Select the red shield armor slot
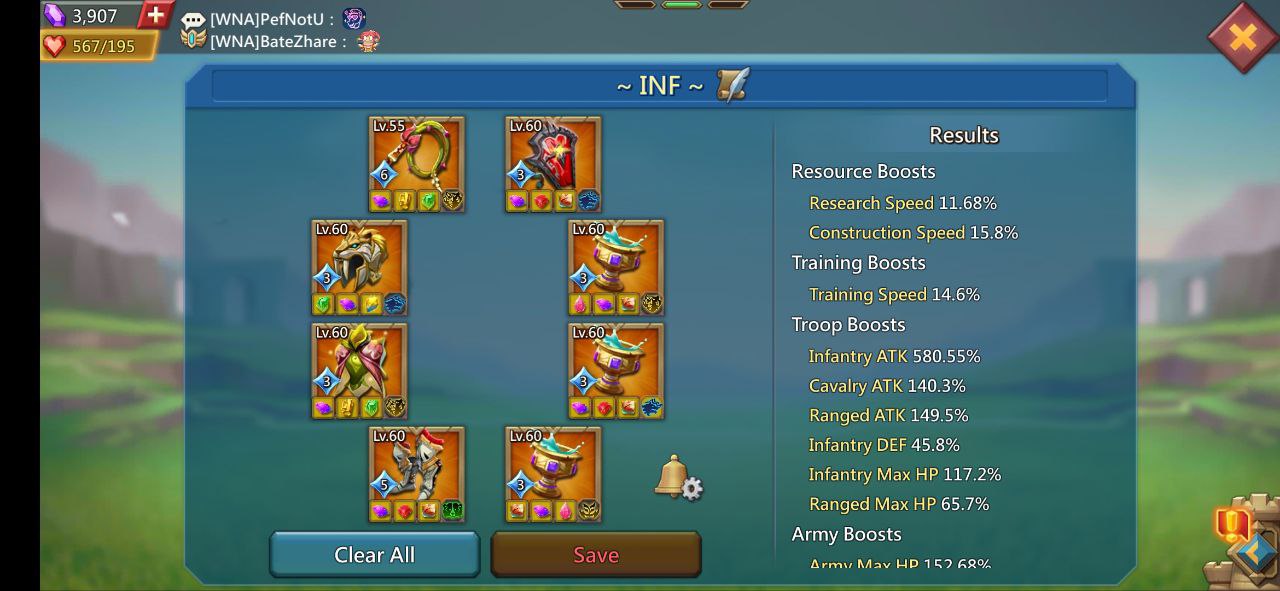 click(x=553, y=163)
